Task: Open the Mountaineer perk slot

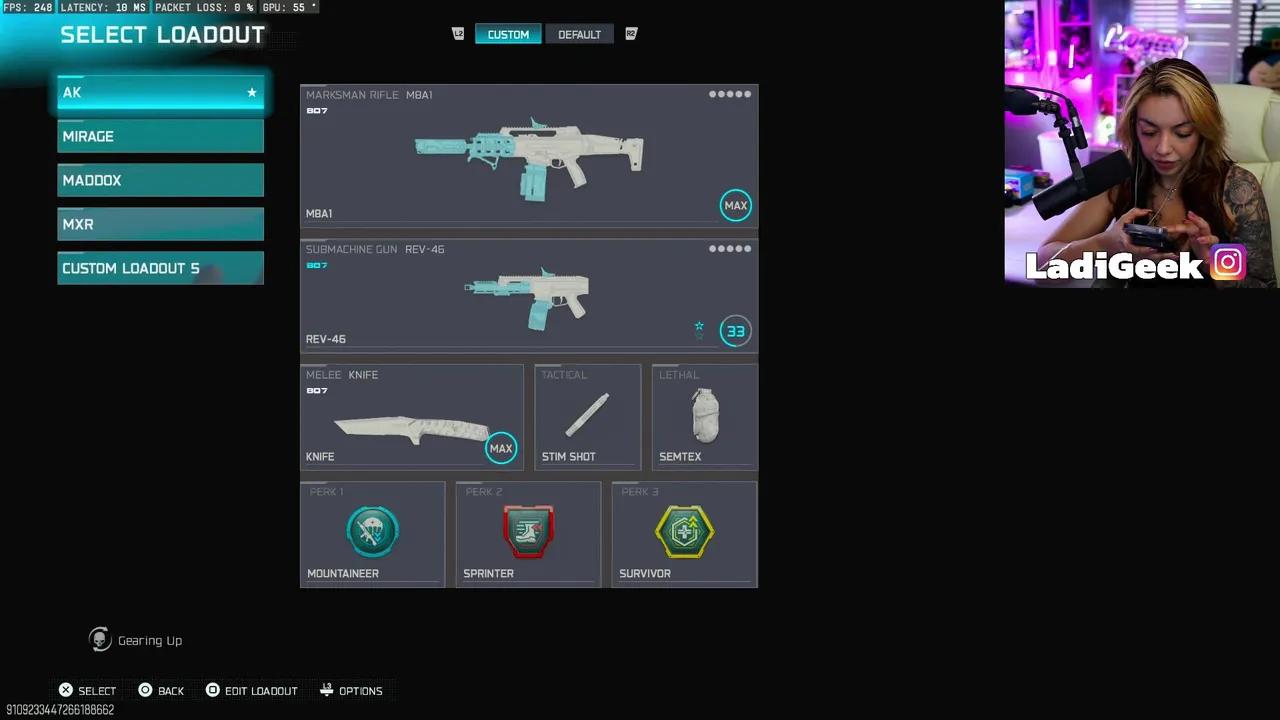Action: [372, 534]
